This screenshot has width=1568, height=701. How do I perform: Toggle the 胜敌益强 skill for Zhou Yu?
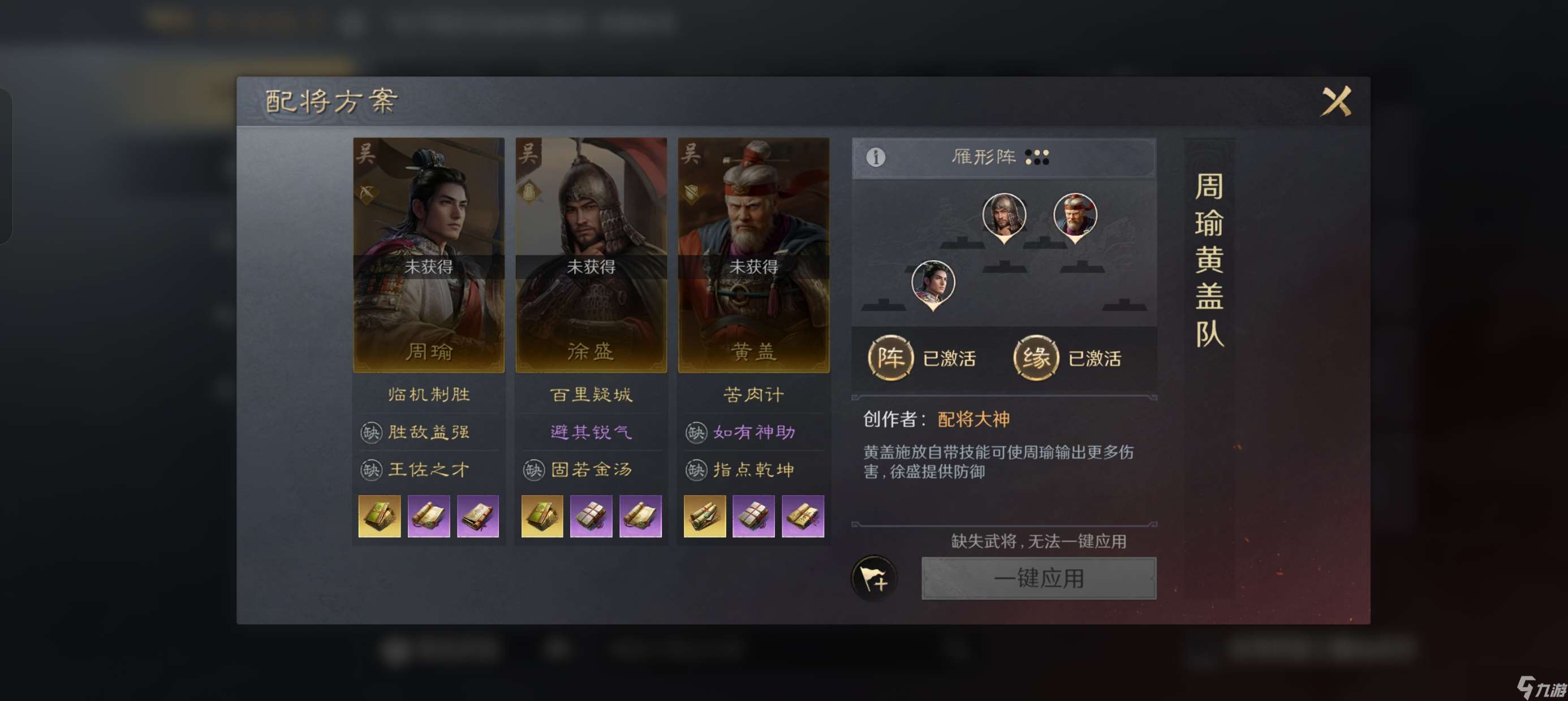tap(428, 431)
